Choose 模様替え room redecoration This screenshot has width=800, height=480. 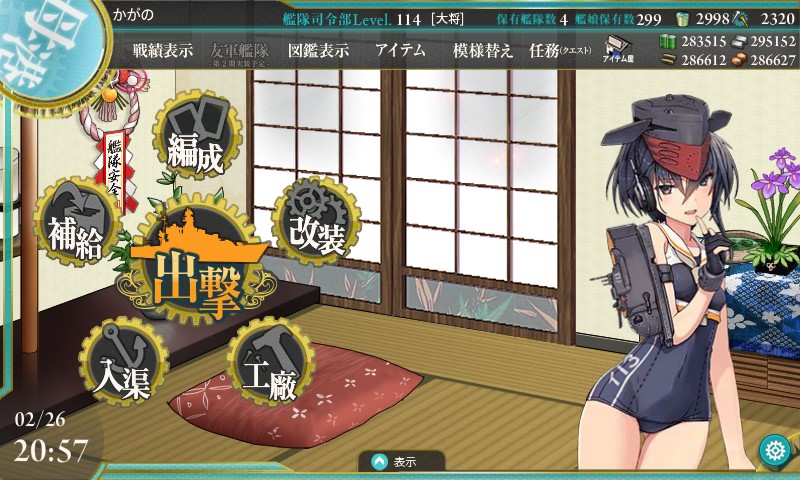tap(483, 51)
